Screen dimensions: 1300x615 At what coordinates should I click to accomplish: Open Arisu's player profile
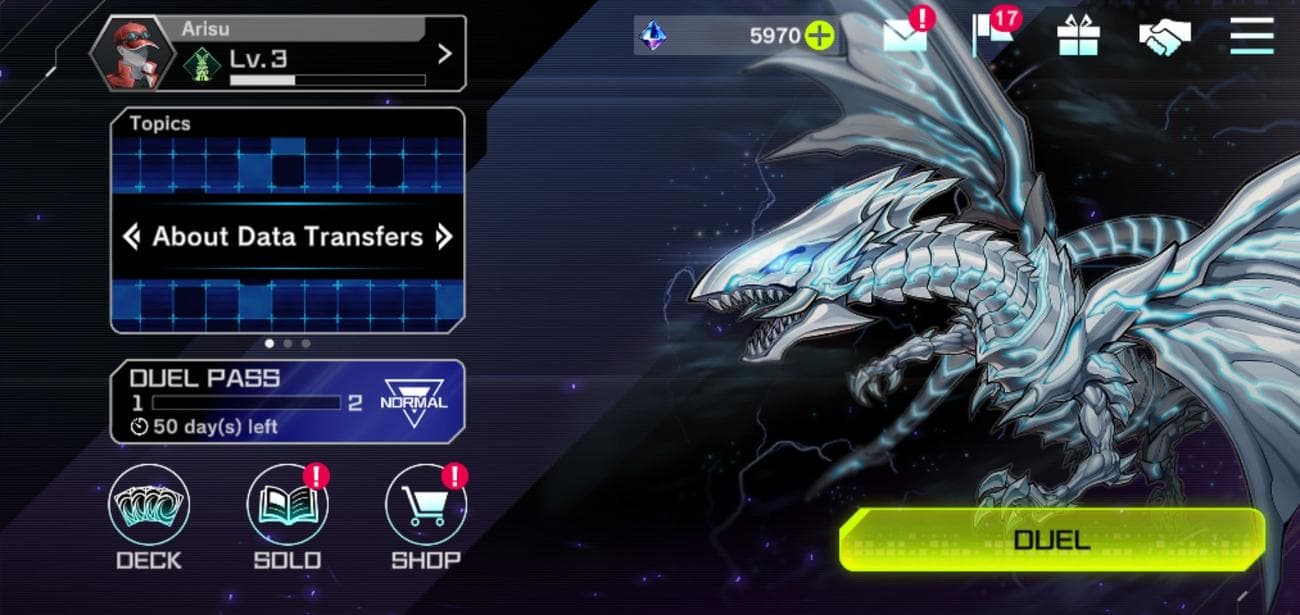[278, 54]
